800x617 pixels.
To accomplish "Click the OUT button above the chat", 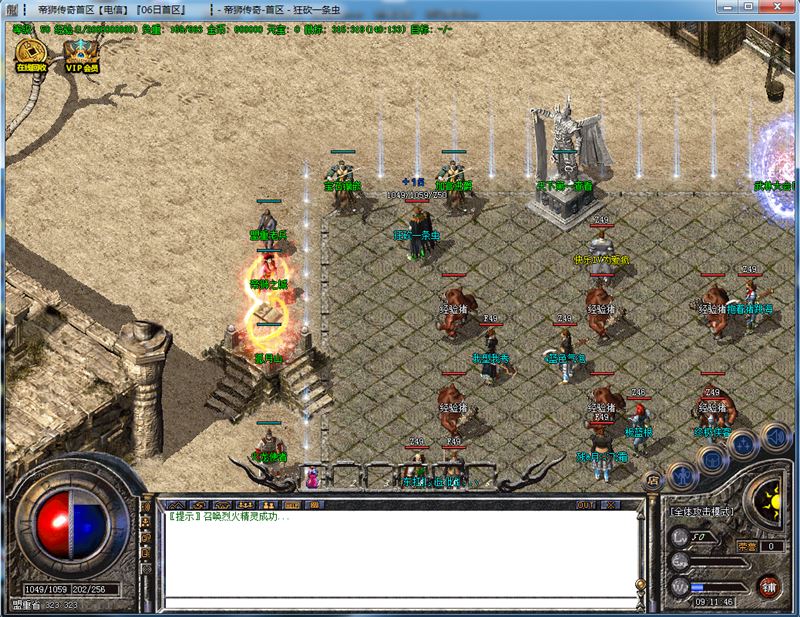I will pos(585,503).
